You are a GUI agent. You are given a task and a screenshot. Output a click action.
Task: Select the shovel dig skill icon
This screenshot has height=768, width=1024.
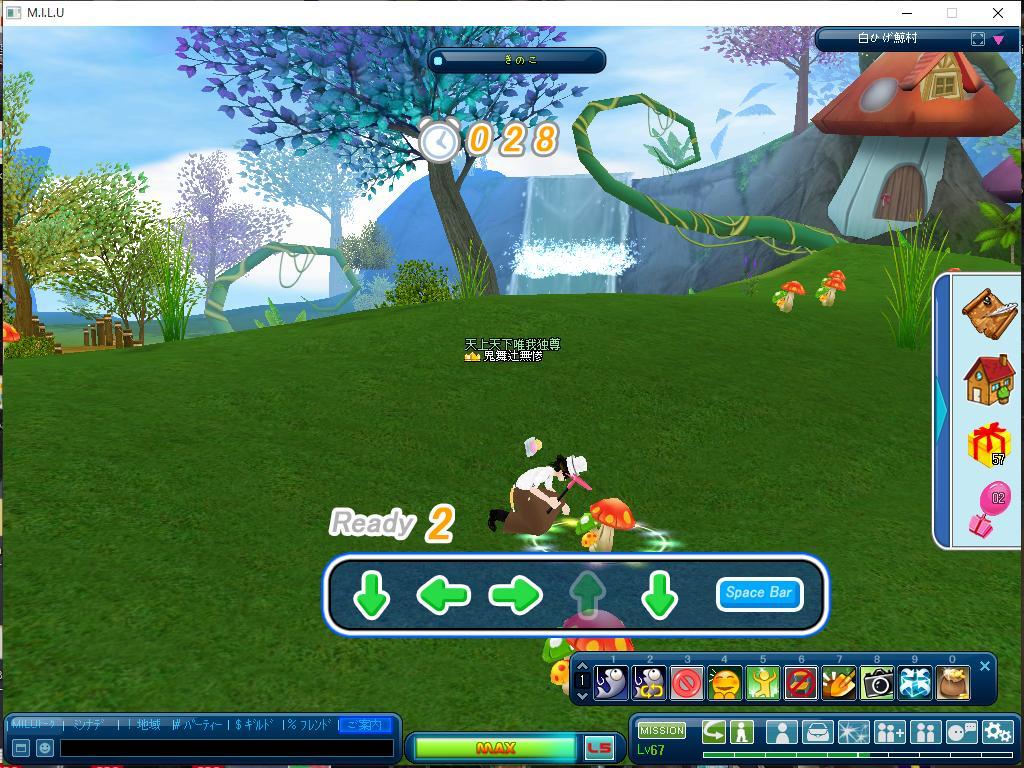tap(838, 683)
